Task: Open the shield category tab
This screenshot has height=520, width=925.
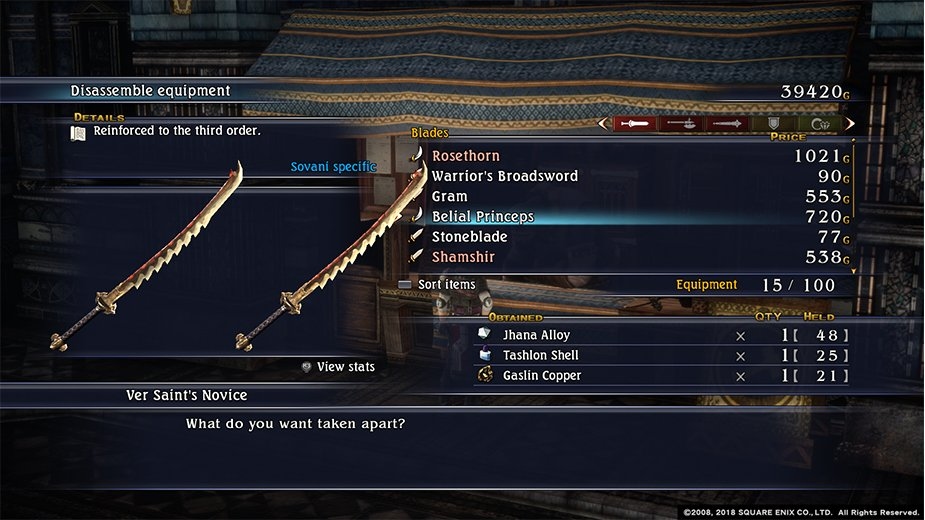Action: click(x=774, y=124)
